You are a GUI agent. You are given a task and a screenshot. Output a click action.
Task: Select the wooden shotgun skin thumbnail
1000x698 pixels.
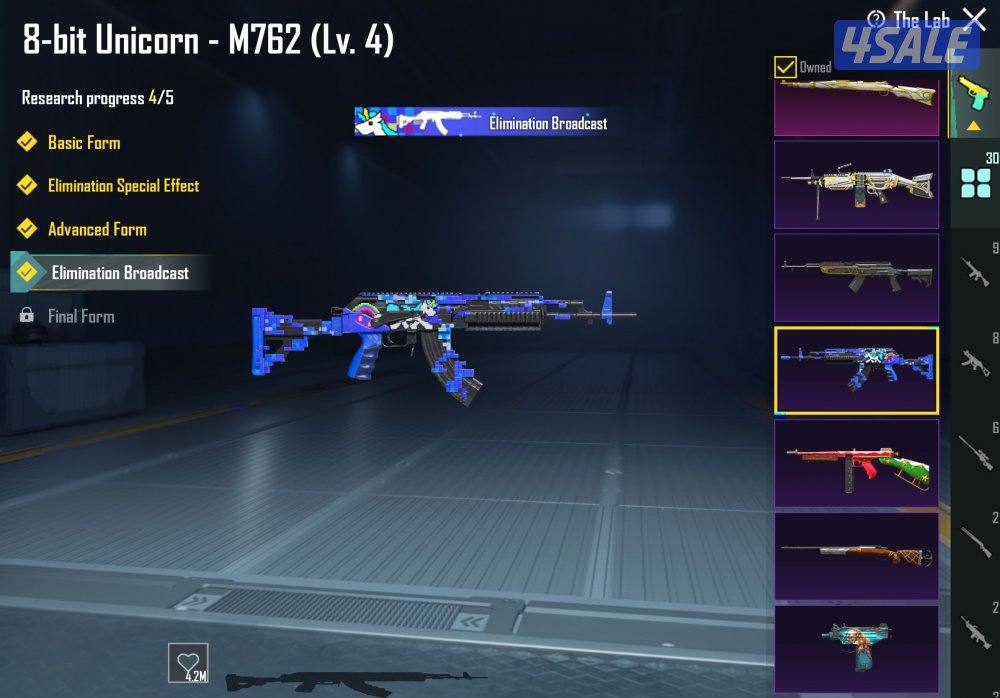857,556
